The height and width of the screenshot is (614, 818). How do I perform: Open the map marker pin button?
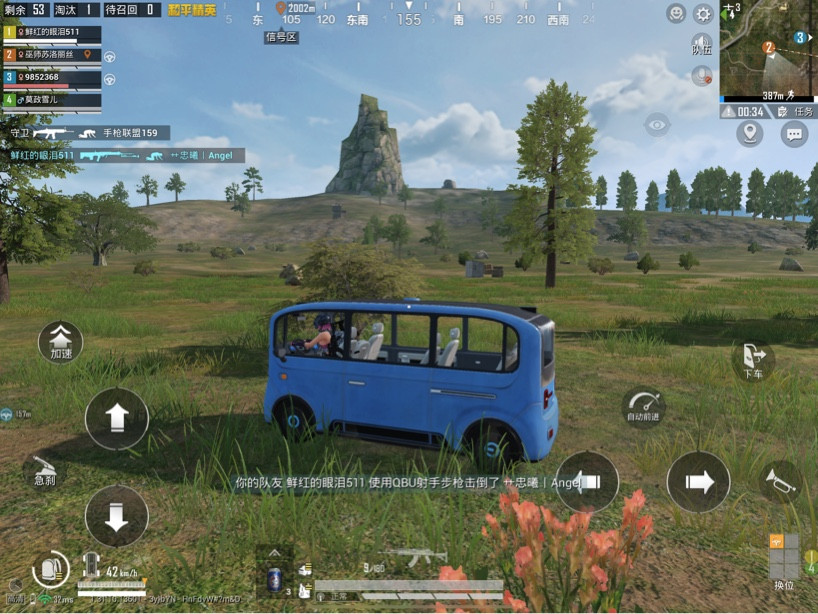tap(749, 133)
